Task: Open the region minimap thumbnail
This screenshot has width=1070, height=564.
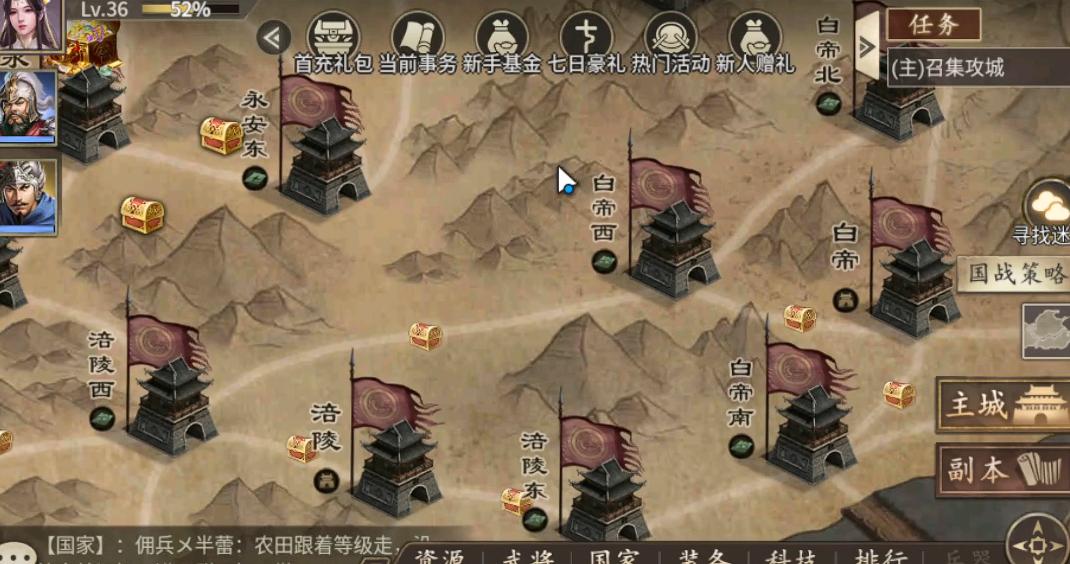Action: [x=1046, y=332]
